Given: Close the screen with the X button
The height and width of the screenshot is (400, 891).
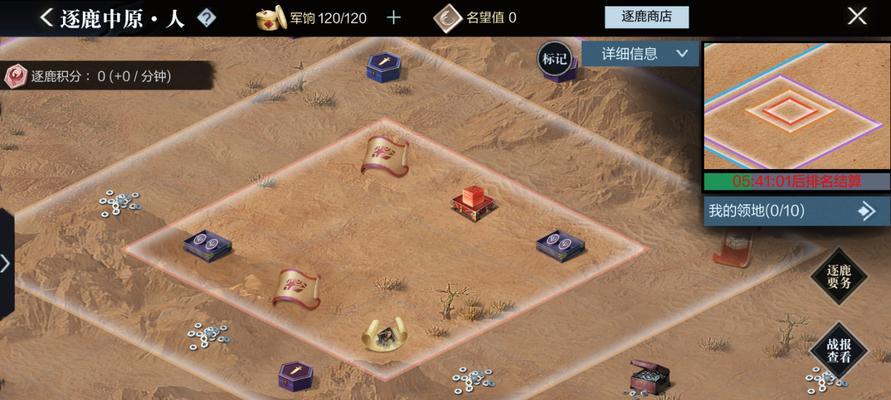Looking at the screenshot, I should pyautogui.click(x=857, y=16).
